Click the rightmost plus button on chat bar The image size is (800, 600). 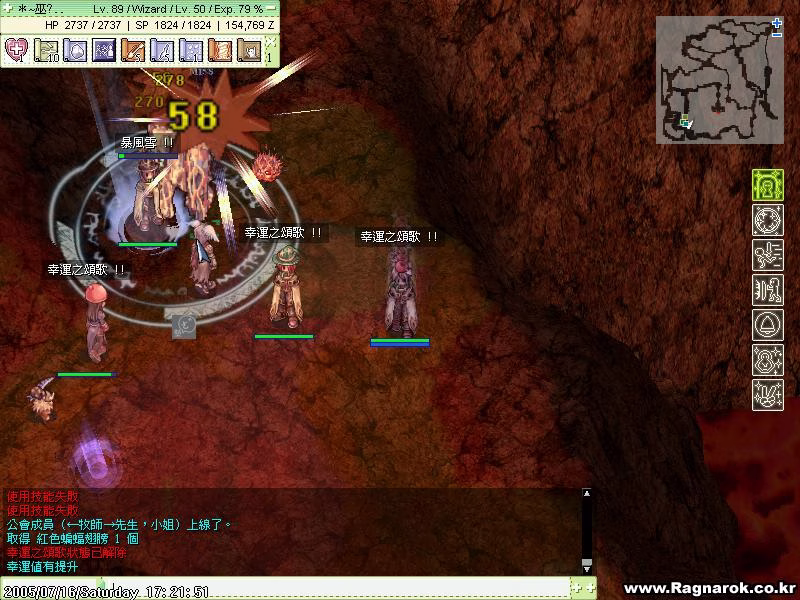590,587
